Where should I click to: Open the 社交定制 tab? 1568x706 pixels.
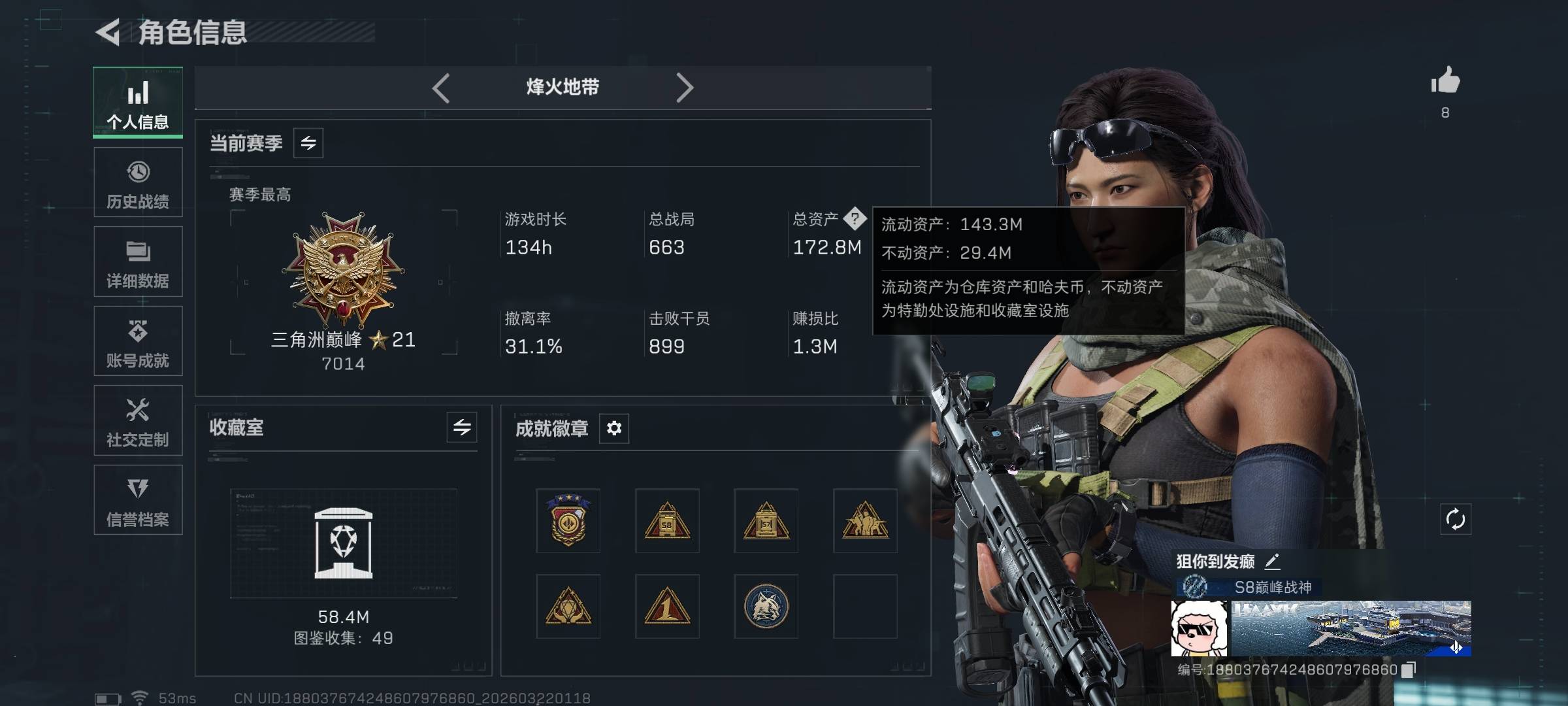click(138, 420)
